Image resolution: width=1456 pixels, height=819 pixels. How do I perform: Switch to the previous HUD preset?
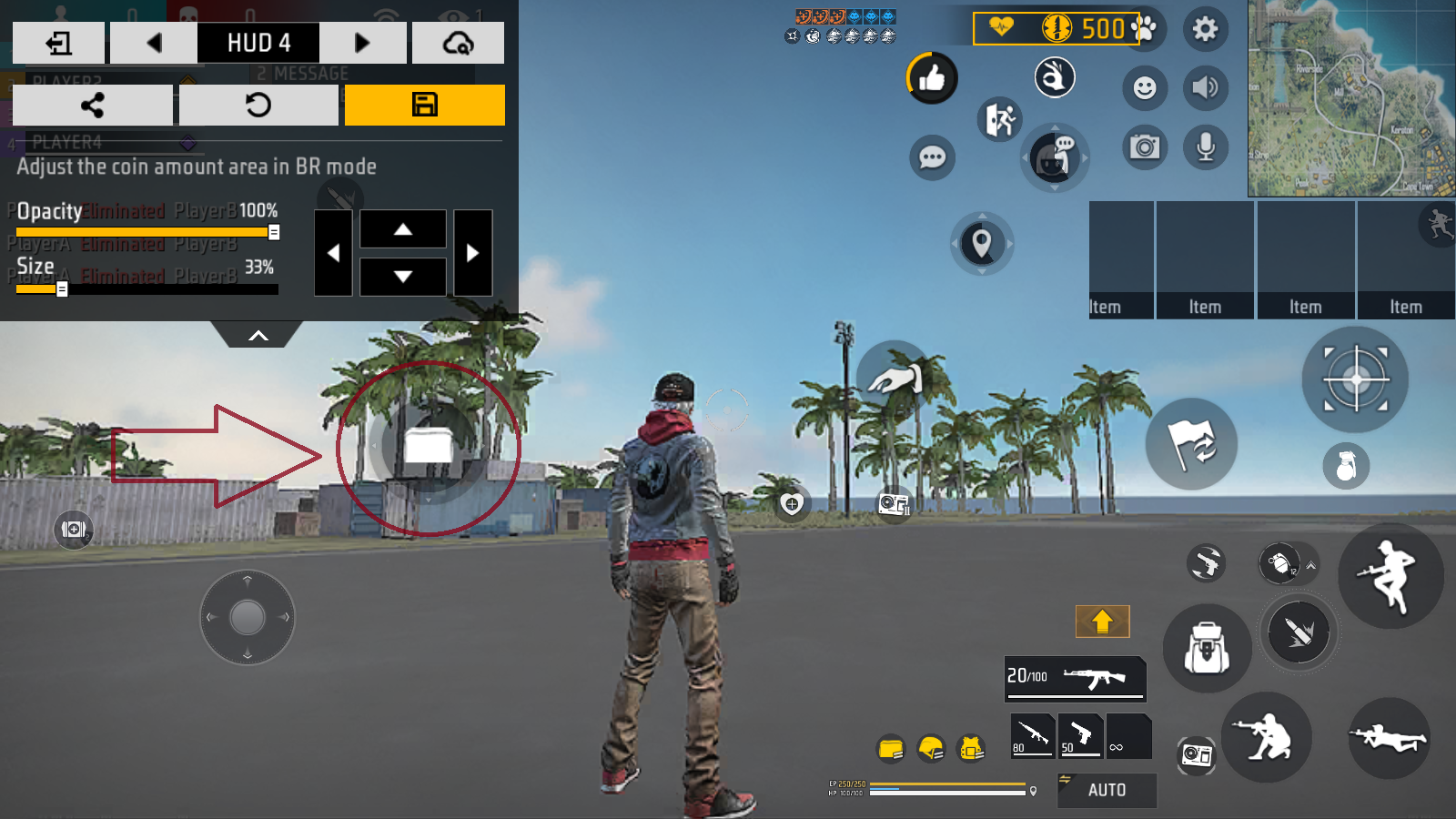pyautogui.click(x=154, y=43)
